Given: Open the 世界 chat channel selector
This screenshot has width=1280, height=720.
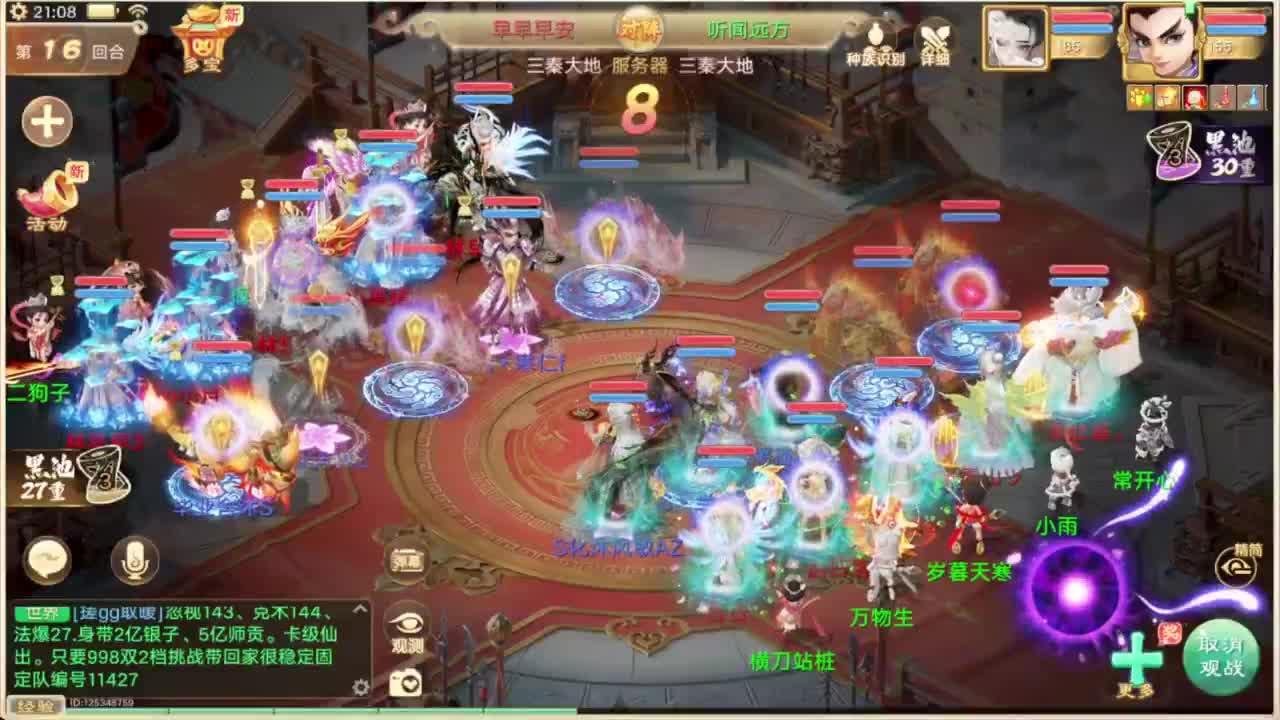Looking at the screenshot, I should click(x=42, y=612).
